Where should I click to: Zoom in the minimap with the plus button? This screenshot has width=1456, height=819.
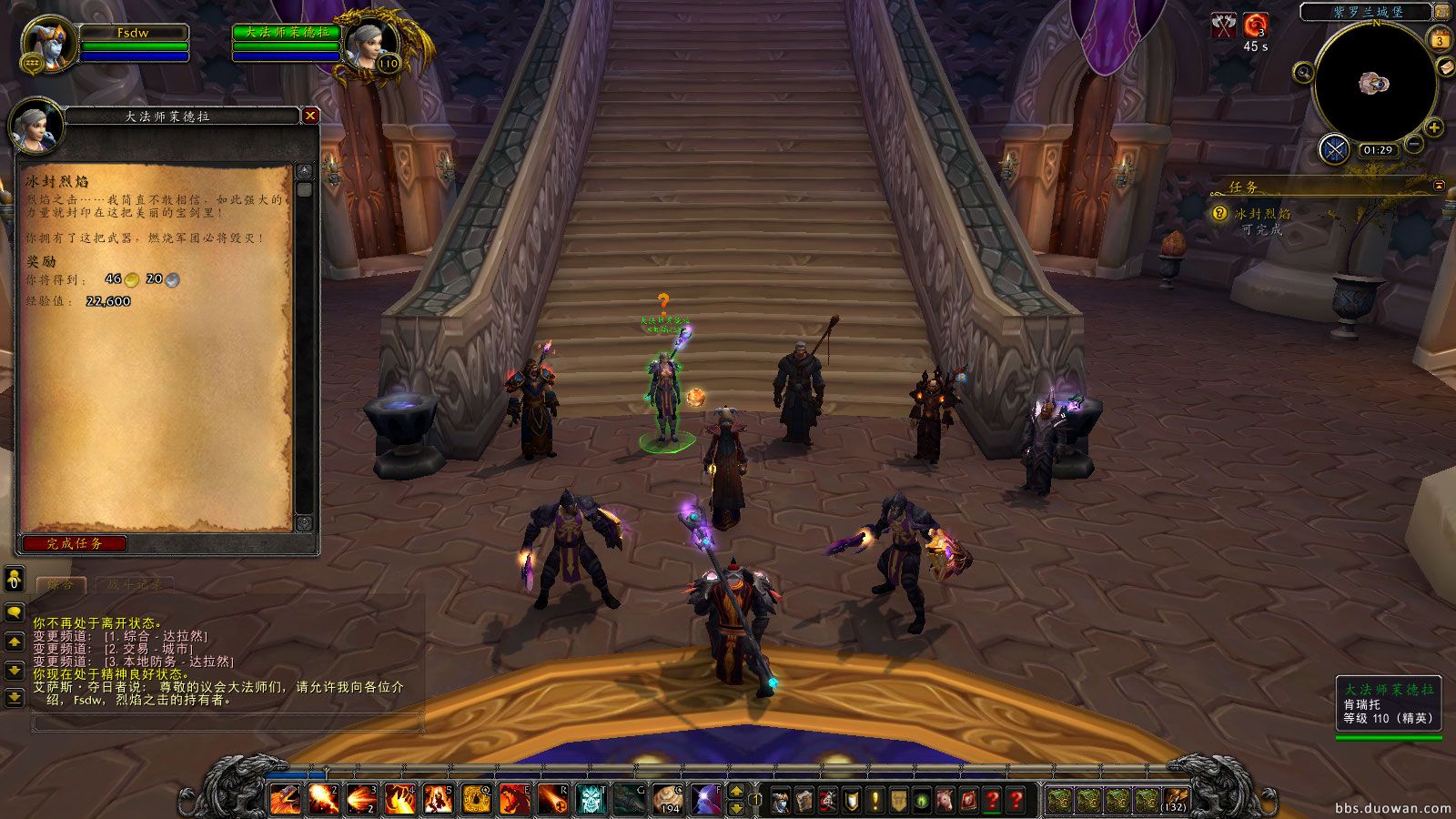[x=1433, y=127]
